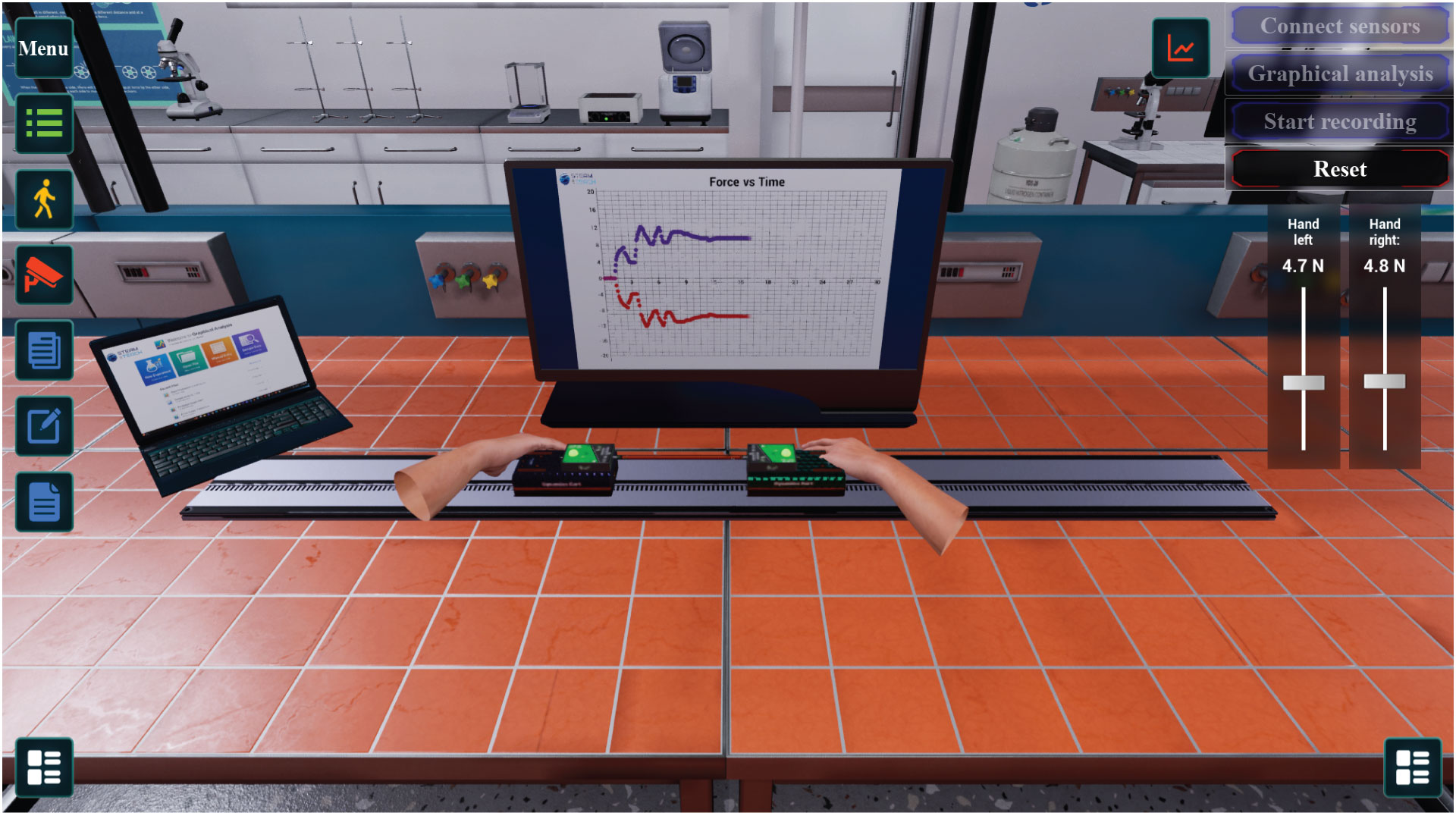Select the walking person navigation icon
1456x819 pixels.
(43, 199)
